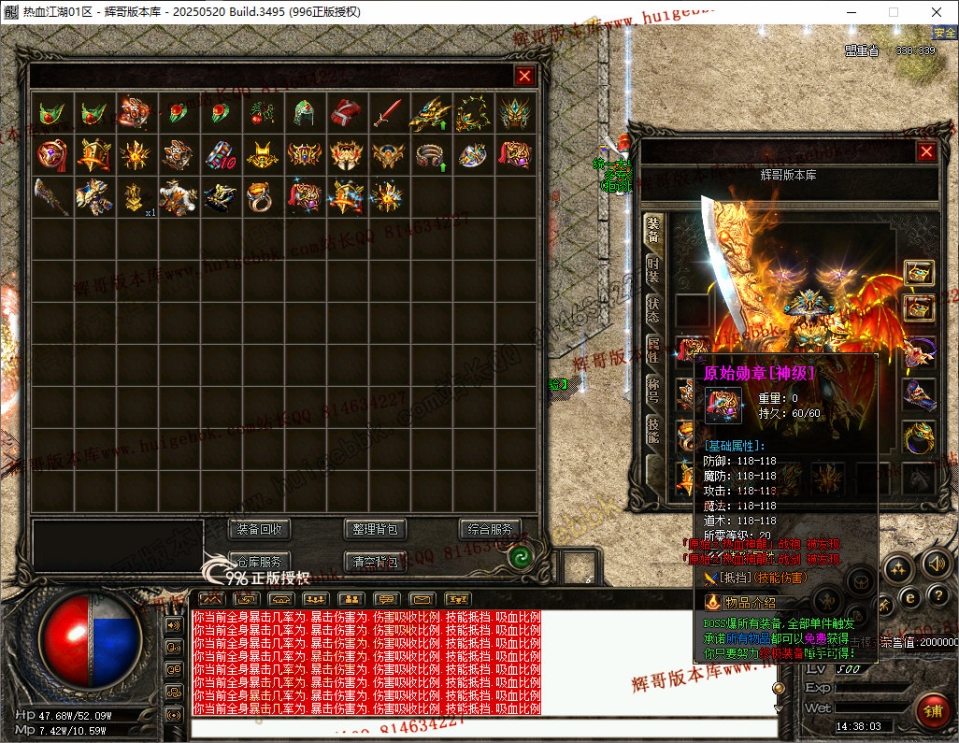Close the character equipment panel

(x=926, y=152)
